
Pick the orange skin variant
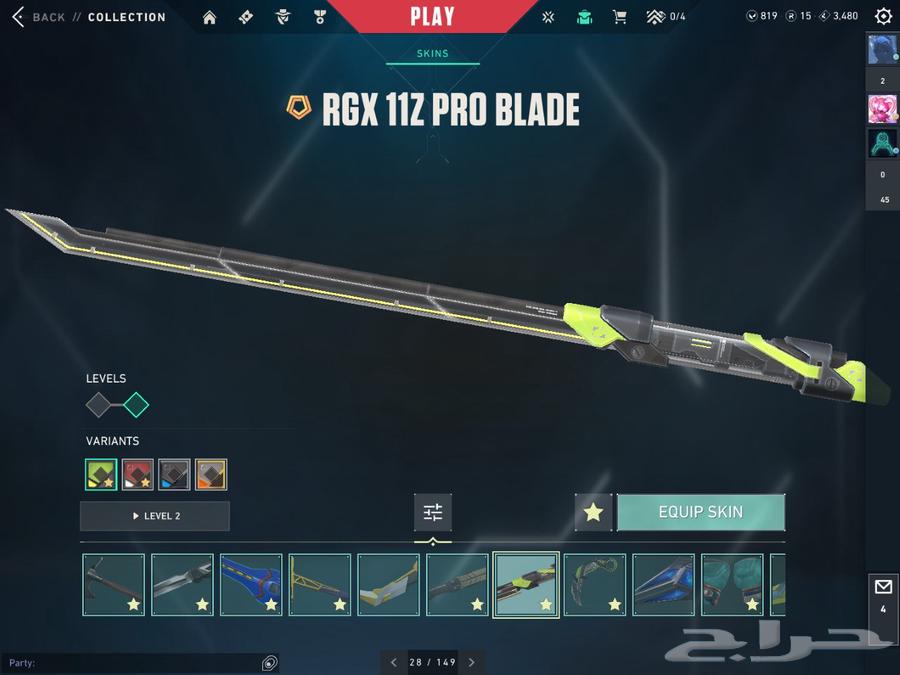click(x=211, y=474)
